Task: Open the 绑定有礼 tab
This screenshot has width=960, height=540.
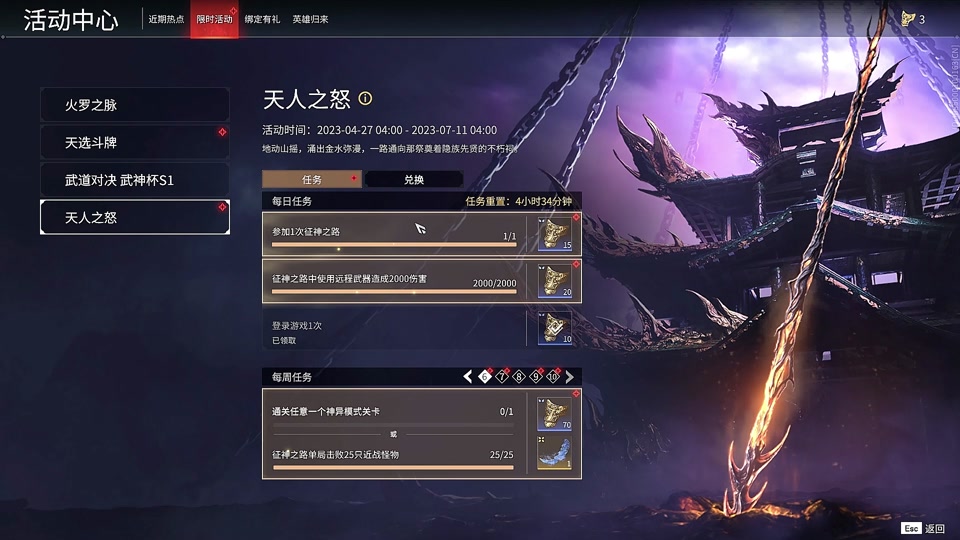Action: (262, 19)
